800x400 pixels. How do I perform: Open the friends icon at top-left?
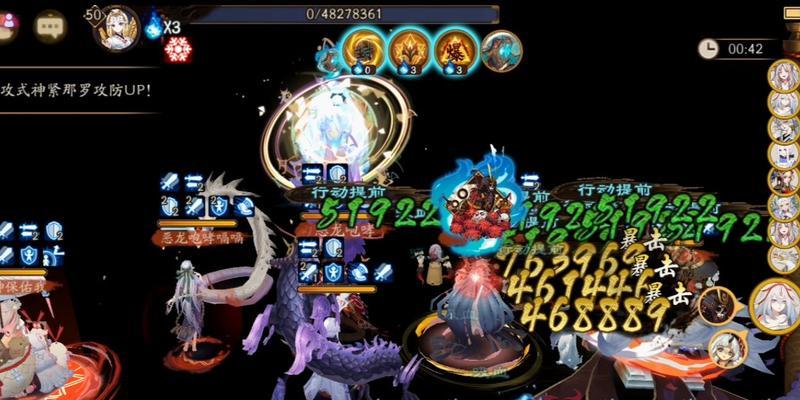(8, 27)
